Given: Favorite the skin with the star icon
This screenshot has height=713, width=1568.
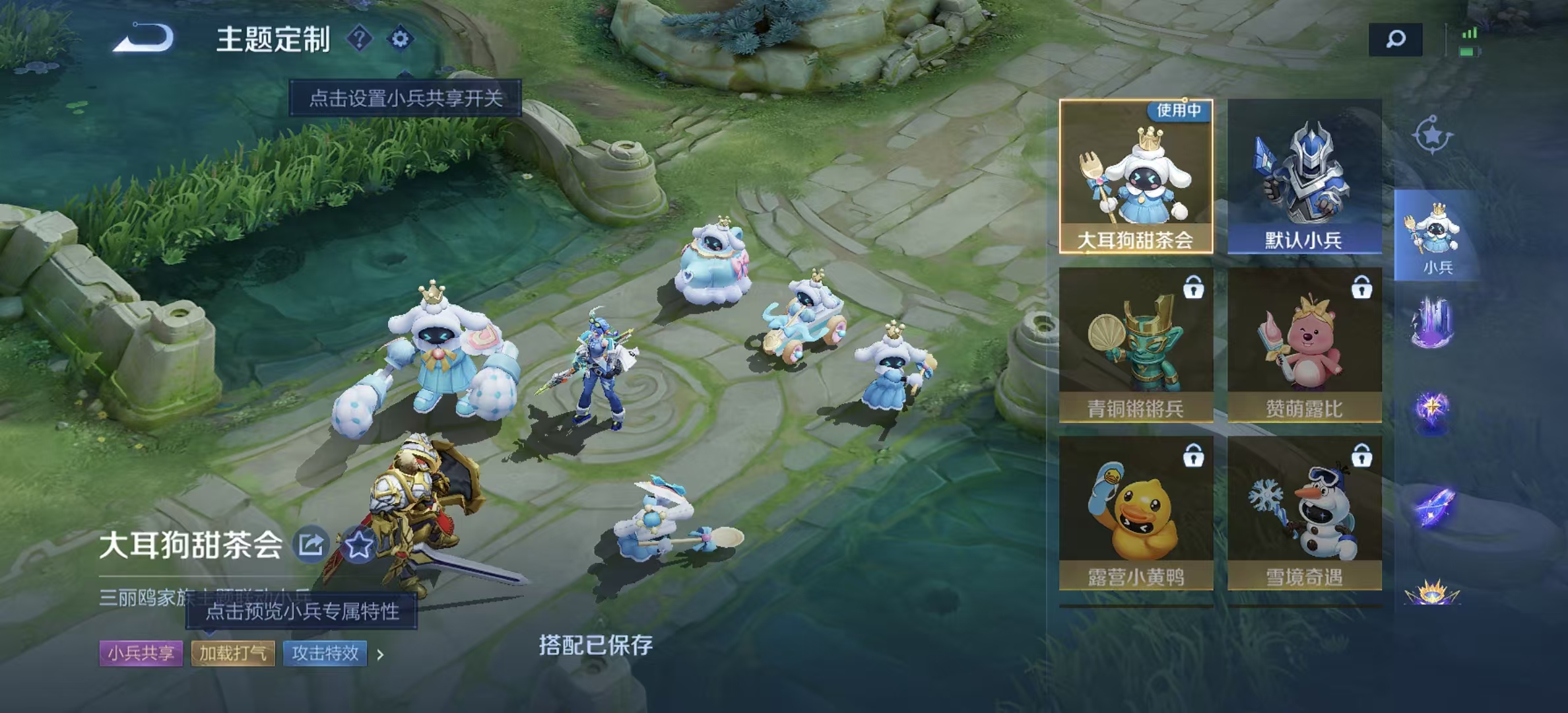Looking at the screenshot, I should 358,545.
